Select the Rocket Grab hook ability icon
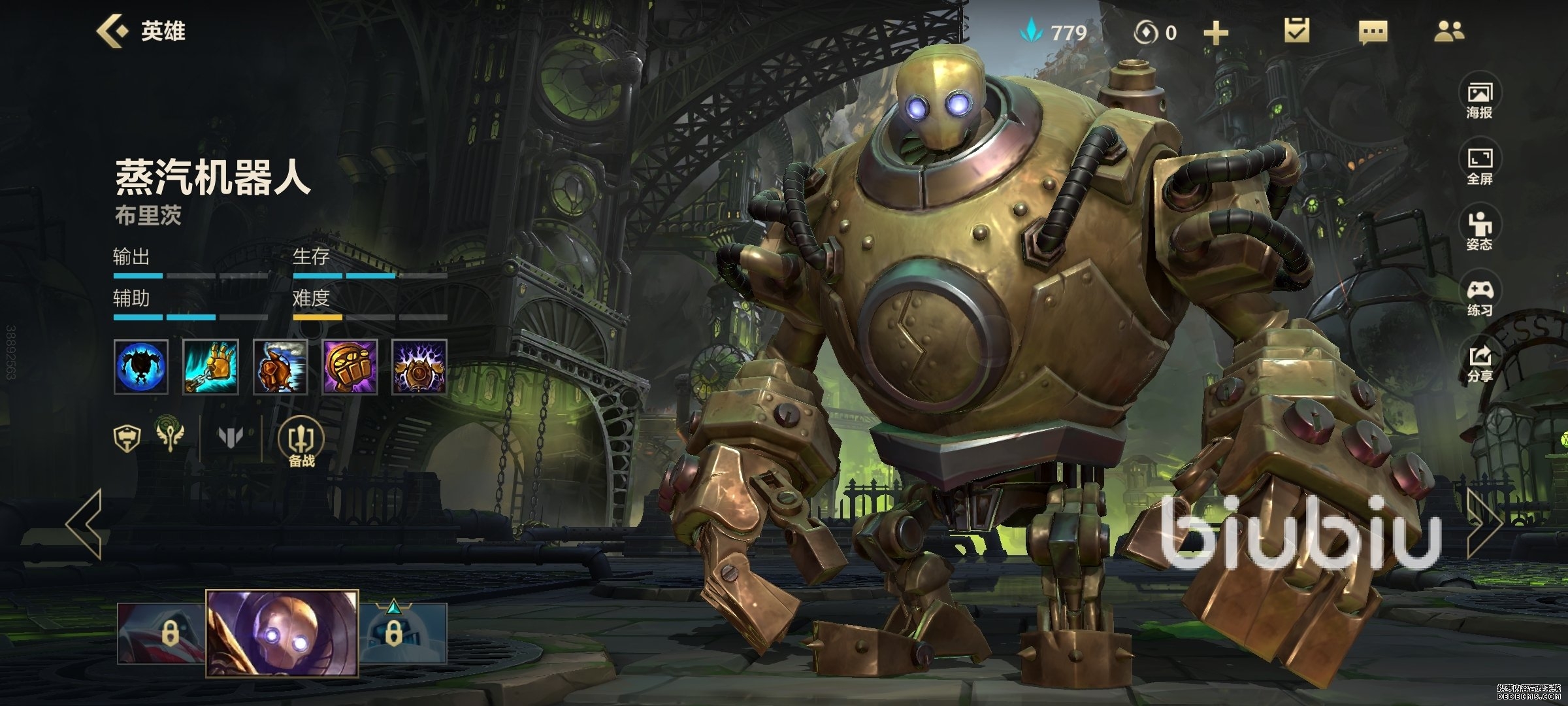Screen dimensions: 1568x706 click(x=210, y=367)
